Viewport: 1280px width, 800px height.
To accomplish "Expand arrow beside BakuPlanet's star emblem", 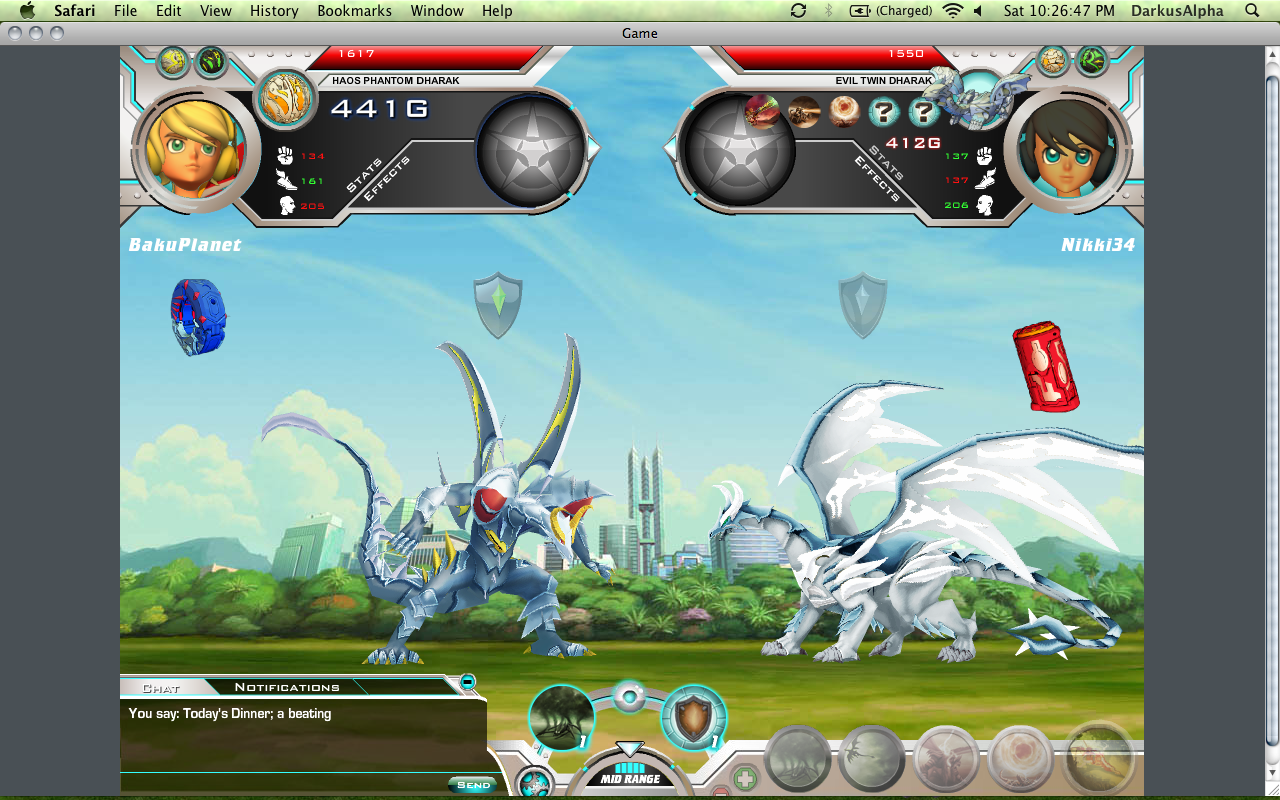I will [x=594, y=148].
